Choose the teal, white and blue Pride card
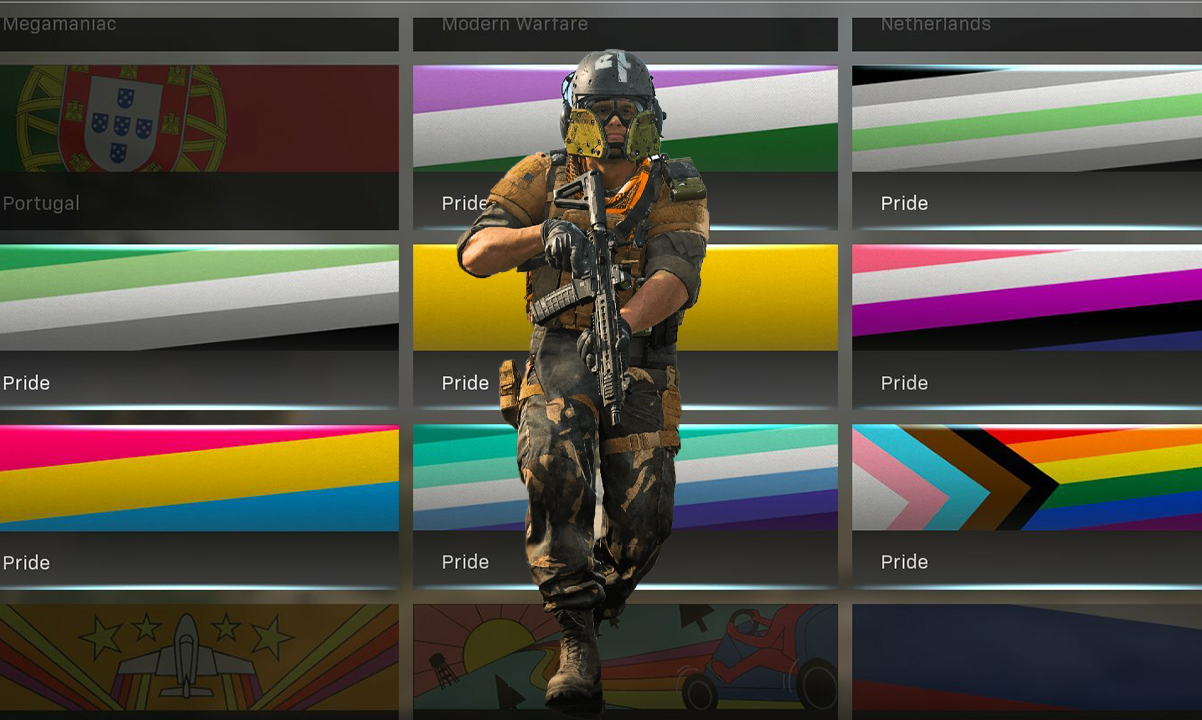This screenshot has height=720, width=1202. click(760, 478)
